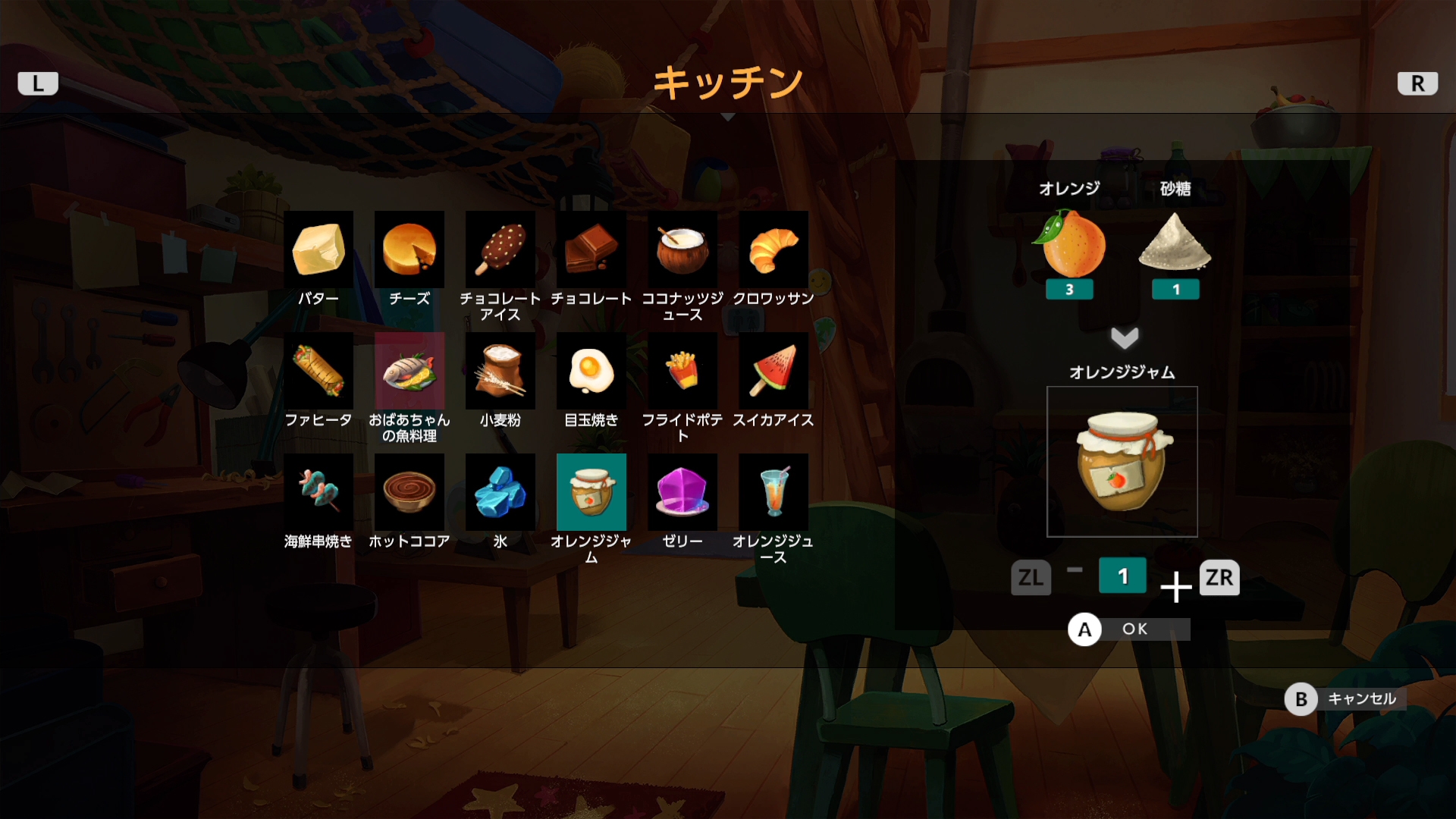Click the quantity input showing 1
This screenshot has height=819, width=1456.
[x=1123, y=576]
